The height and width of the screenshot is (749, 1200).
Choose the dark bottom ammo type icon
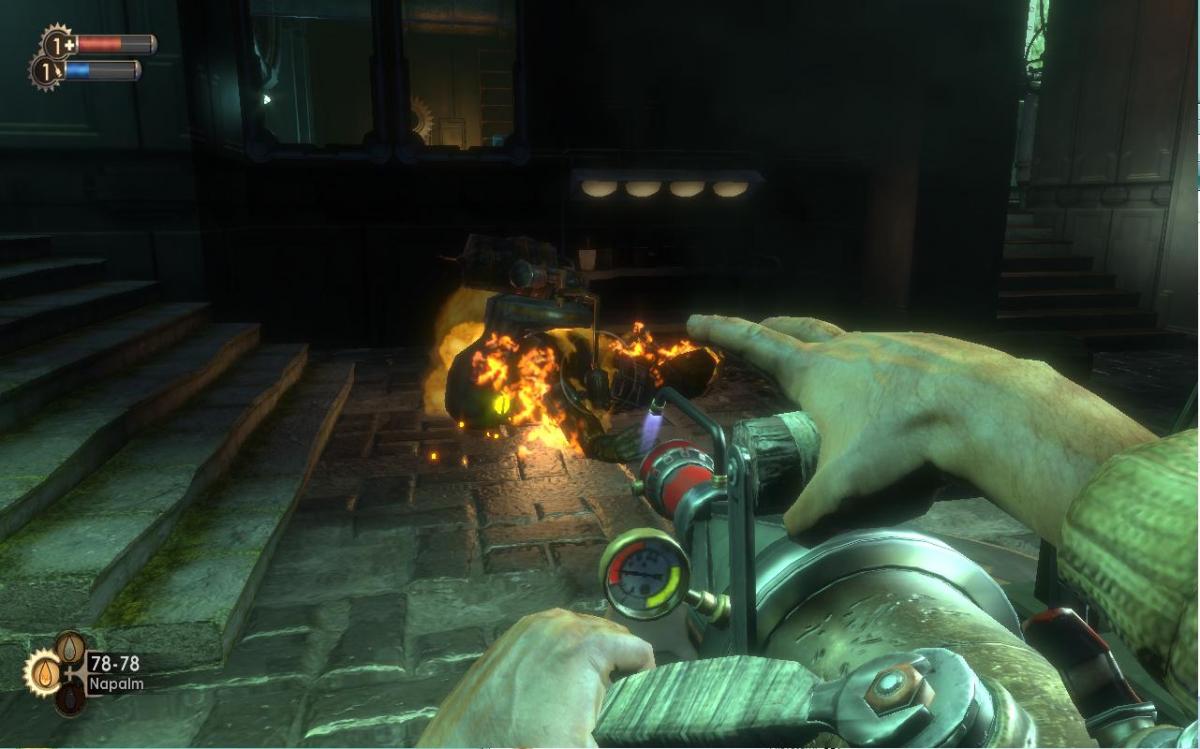coord(68,697)
